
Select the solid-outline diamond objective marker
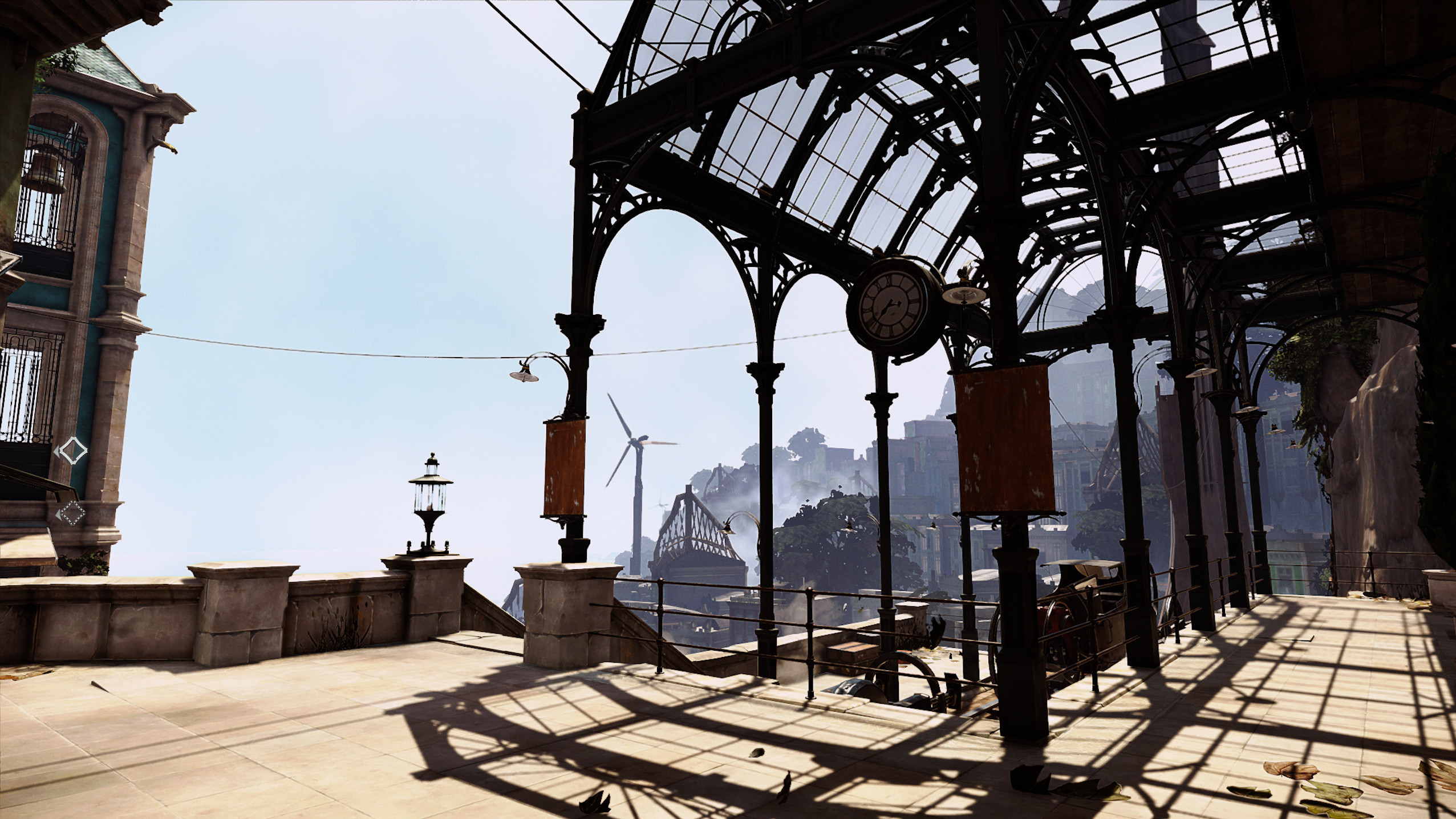[x=73, y=451]
